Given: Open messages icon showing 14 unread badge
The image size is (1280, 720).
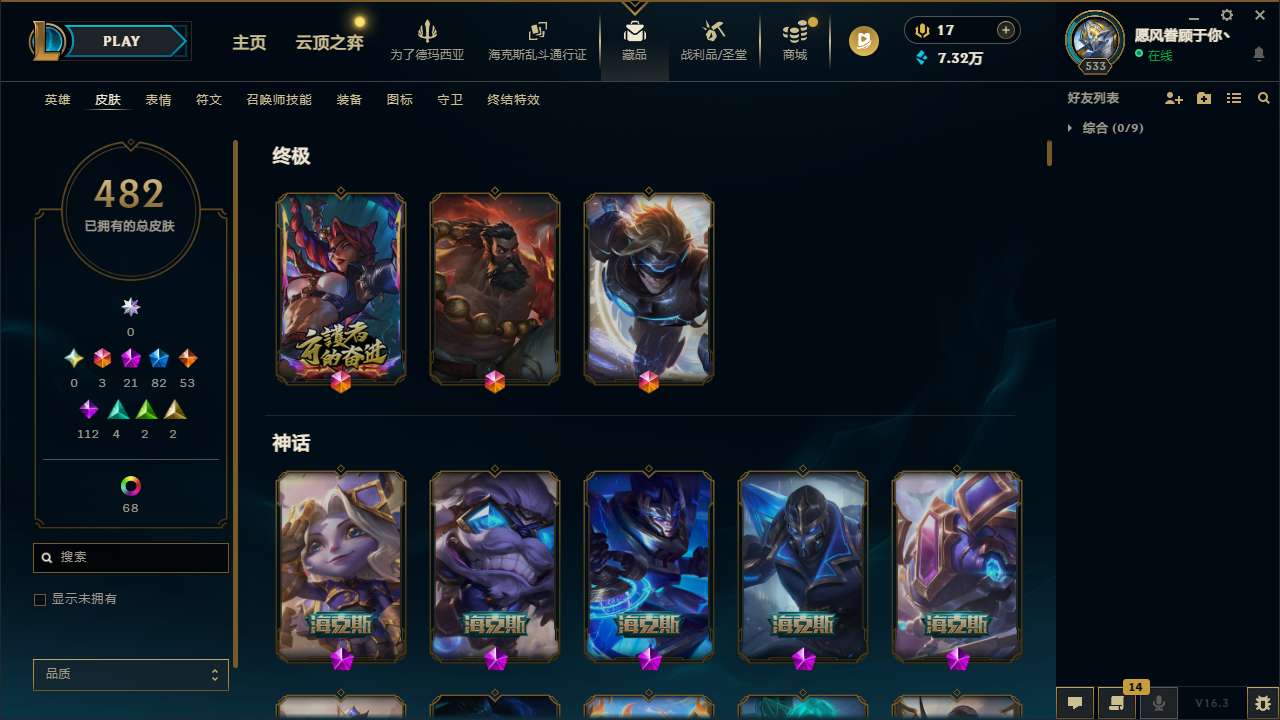Looking at the screenshot, I should click(1117, 703).
